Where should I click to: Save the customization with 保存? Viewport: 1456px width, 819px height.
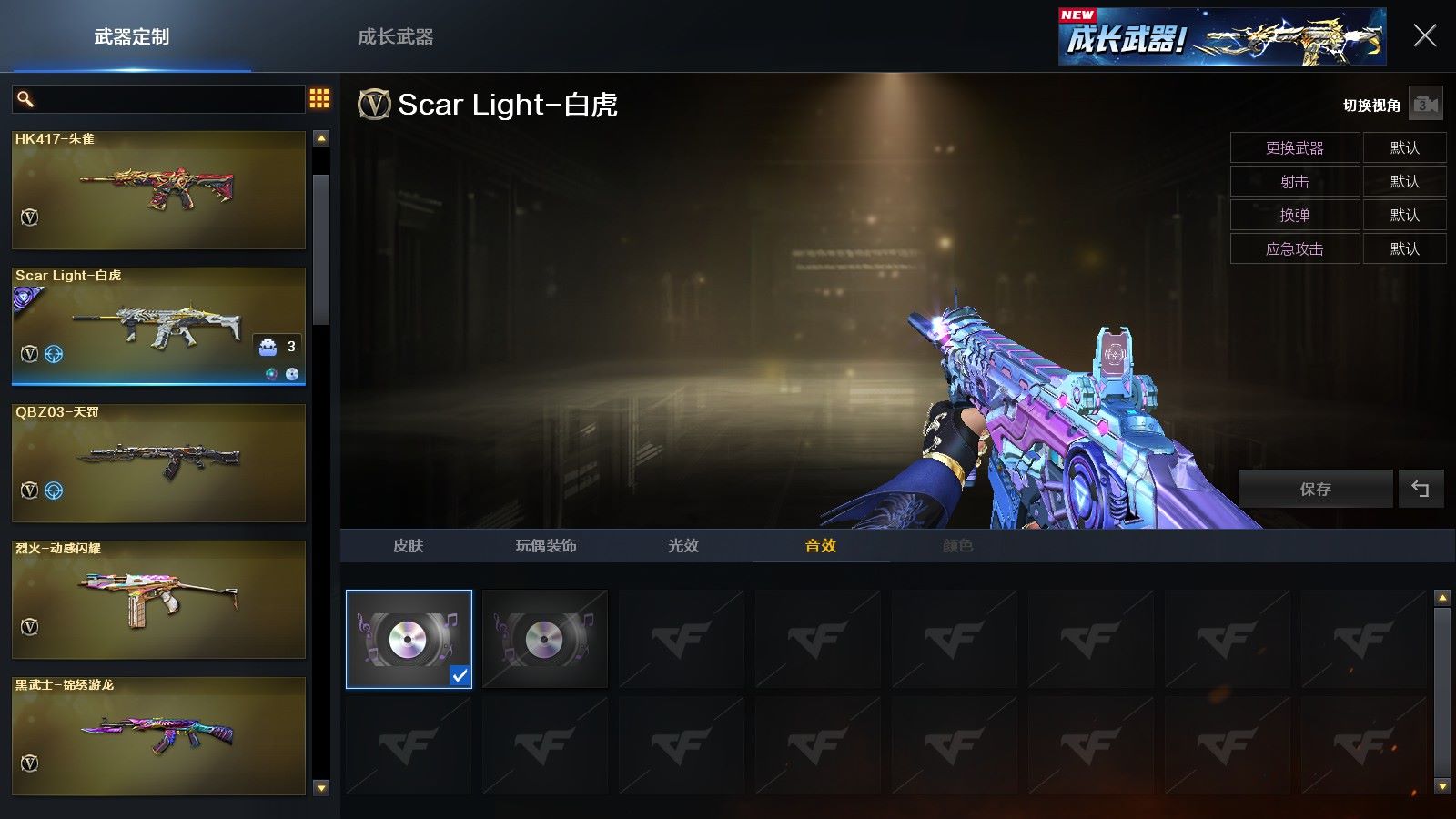pyautogui.click(x=1315, y=490)
